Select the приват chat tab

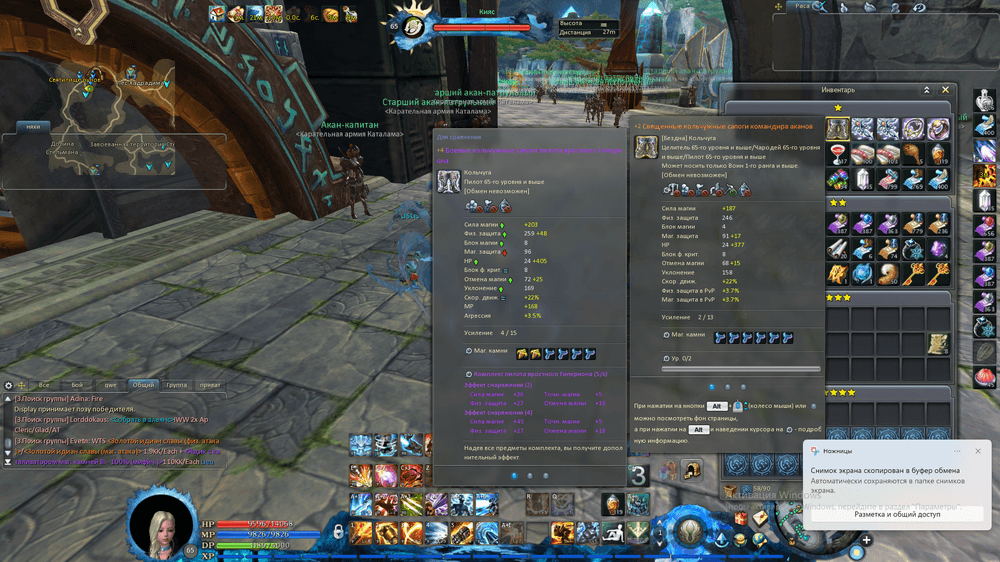[x=208, y=384]
